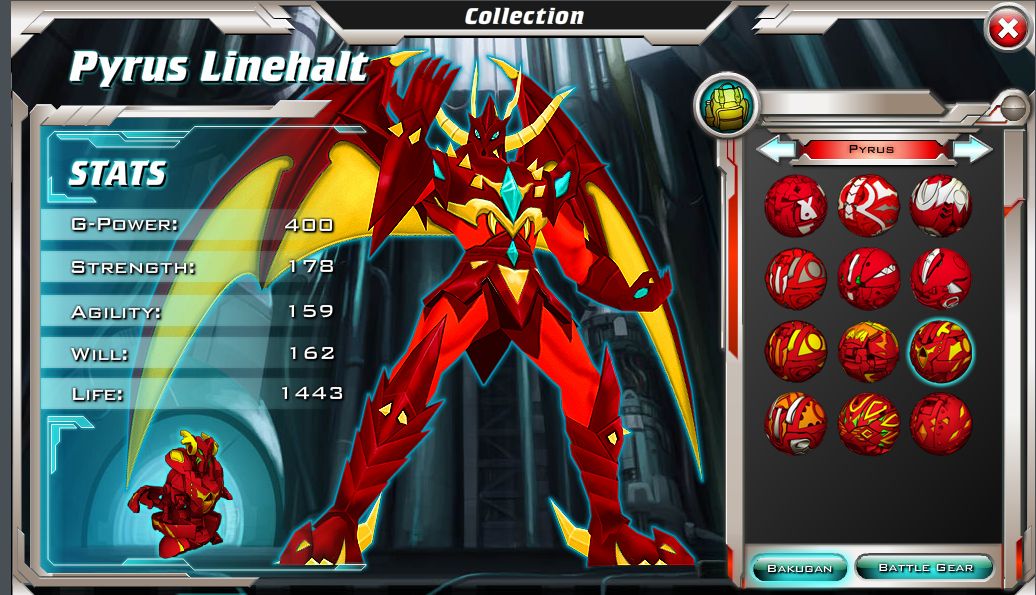
Task: Select the highlighted Bakugan ball with cyan glow
Action: pyautogui.click(x=940, y=351)
